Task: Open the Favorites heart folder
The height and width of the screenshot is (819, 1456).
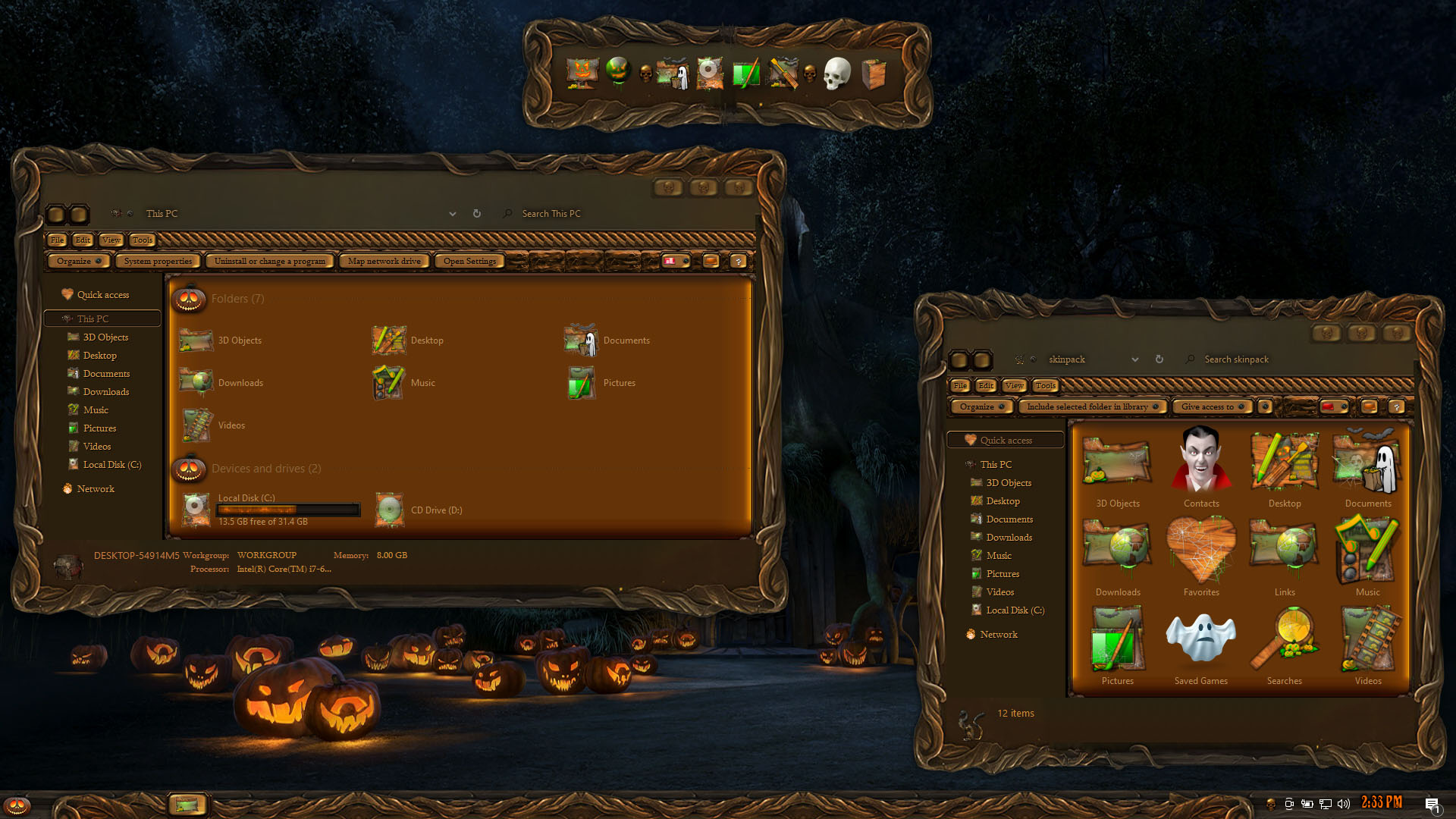Action: [x=1201, y=555]
